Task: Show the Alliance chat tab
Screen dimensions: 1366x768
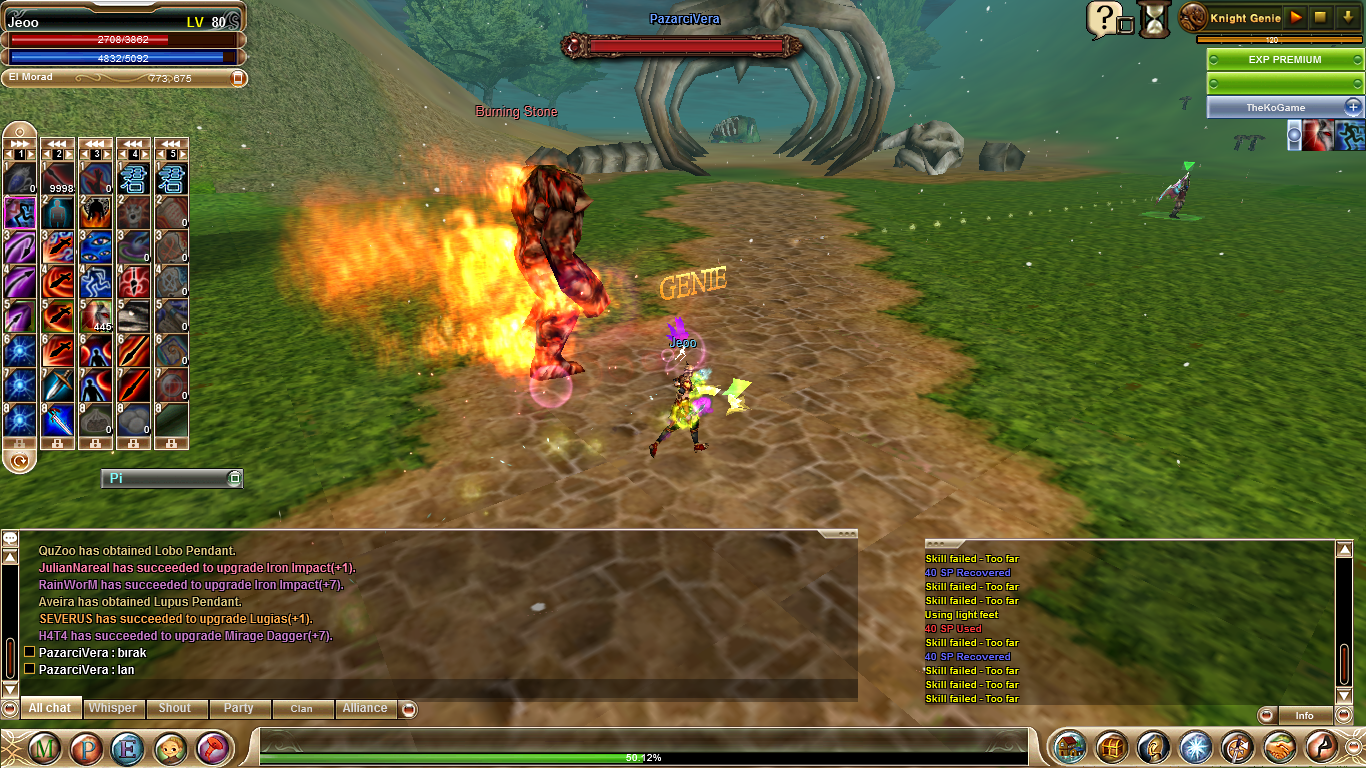Action: [x=365, y=708]
